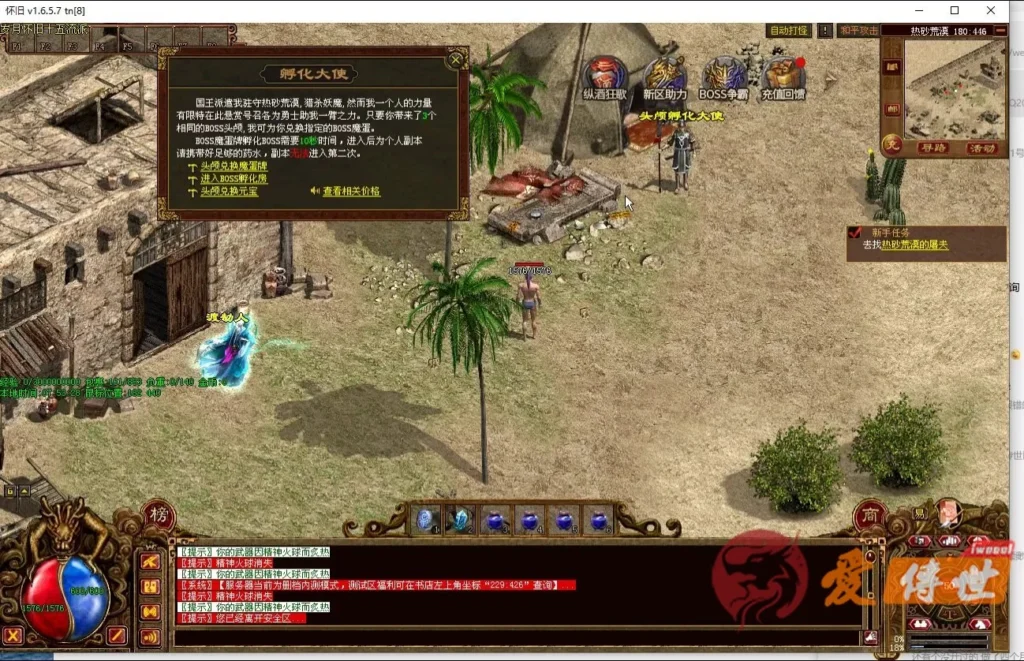This screenshot has width=1024, height=661.
Task: Open the 商 shop button
Action: pos(870,515)
